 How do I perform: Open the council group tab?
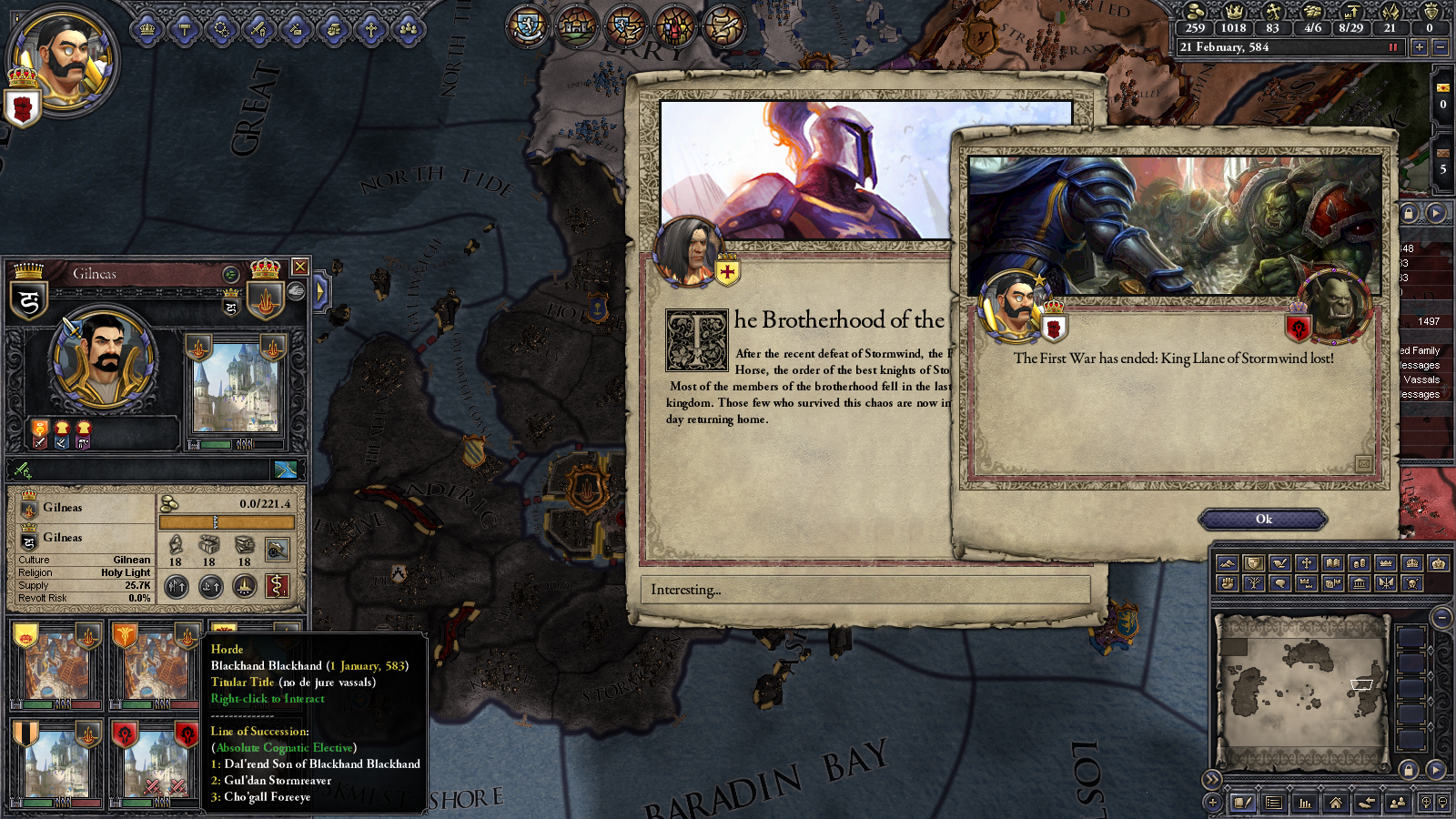coord(409,30)
